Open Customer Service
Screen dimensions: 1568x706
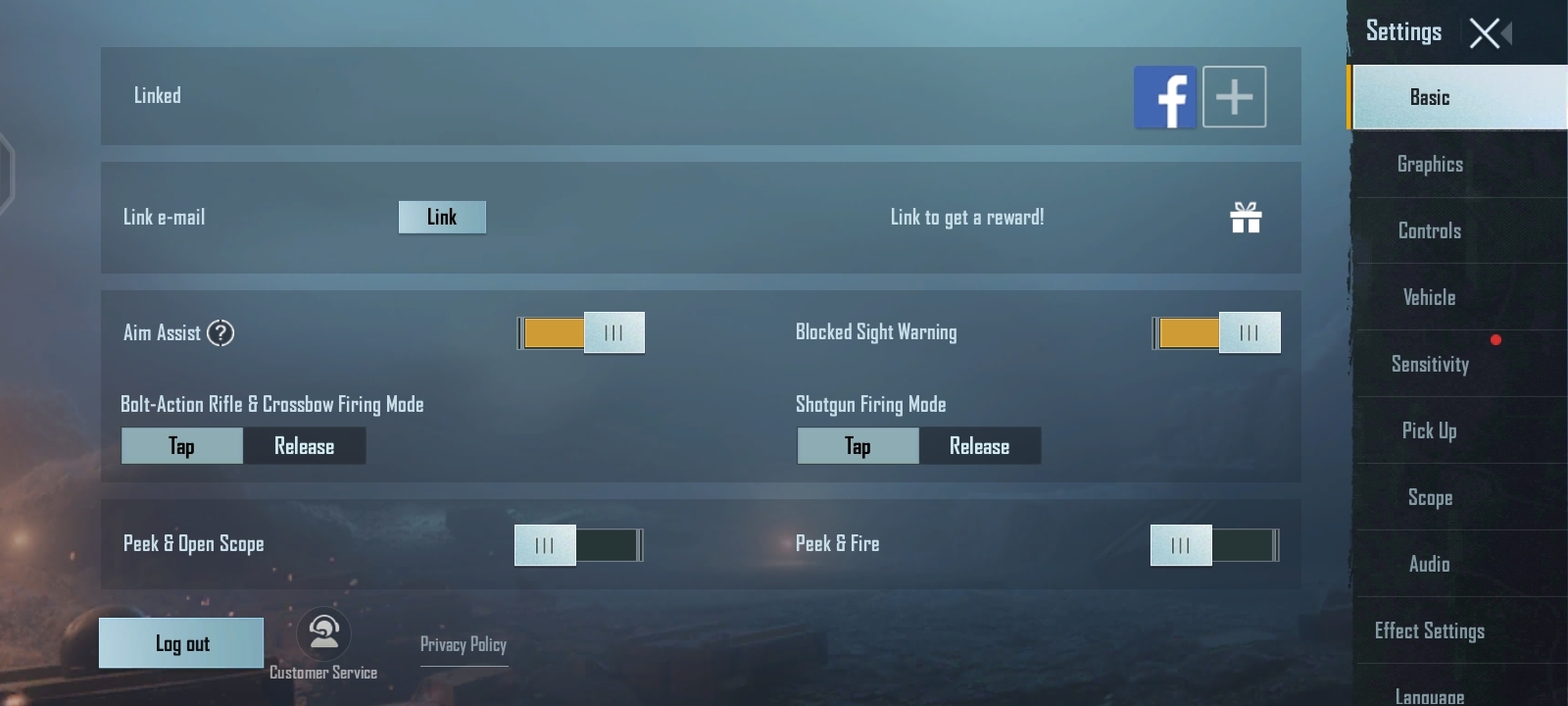tap(322, 635)
